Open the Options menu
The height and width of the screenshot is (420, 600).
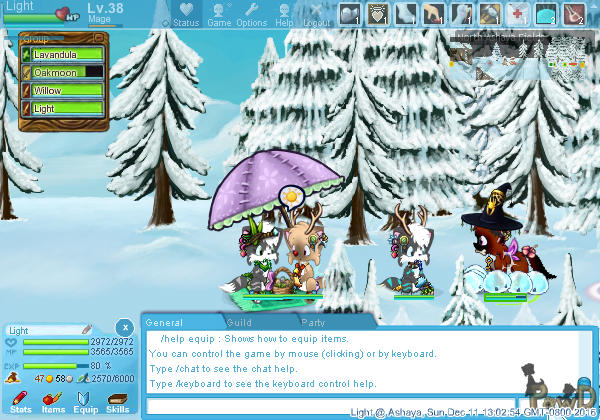pyautogui.click(x=252, y=14)
